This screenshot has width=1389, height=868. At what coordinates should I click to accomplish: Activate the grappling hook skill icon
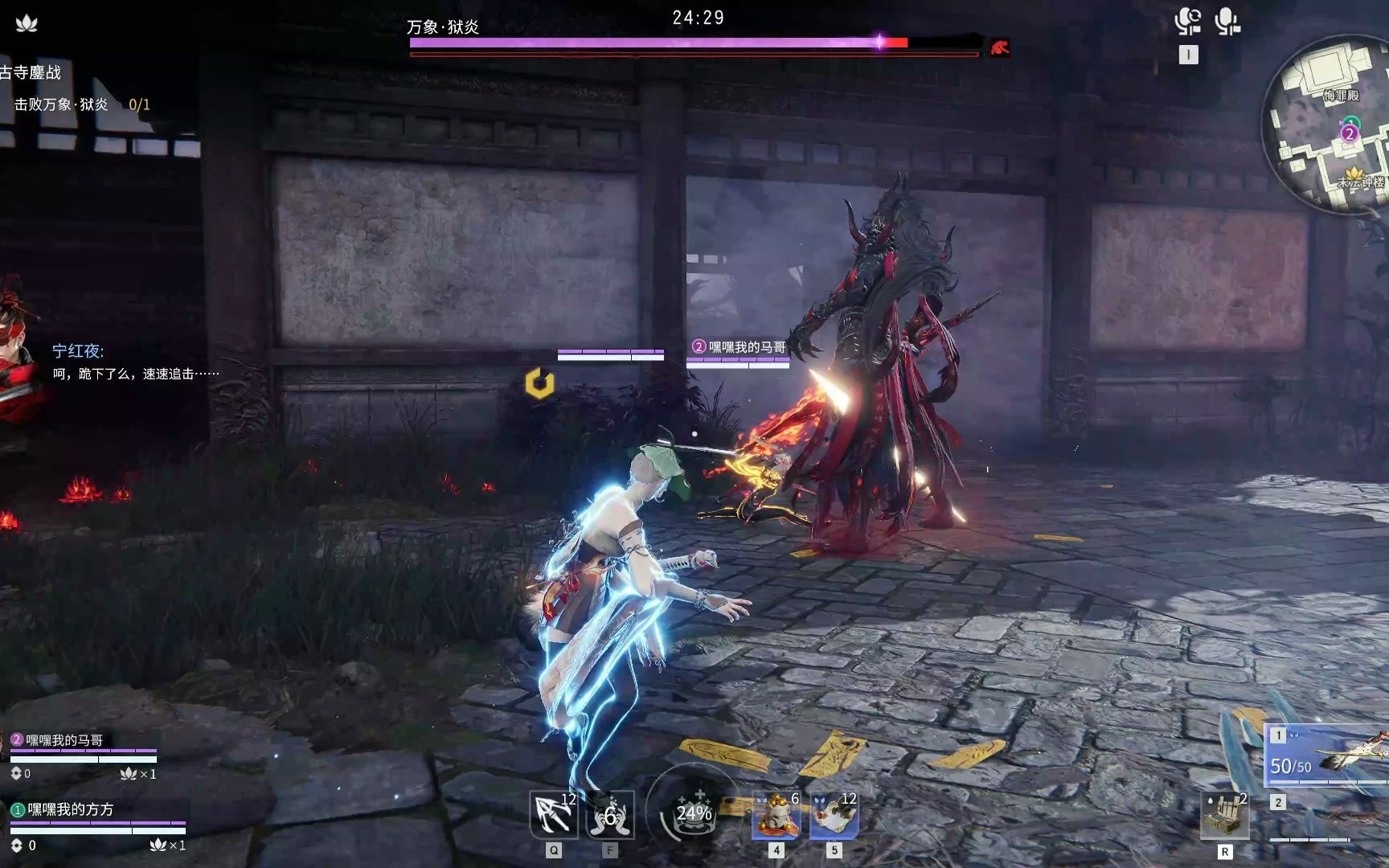coord(554,815)
